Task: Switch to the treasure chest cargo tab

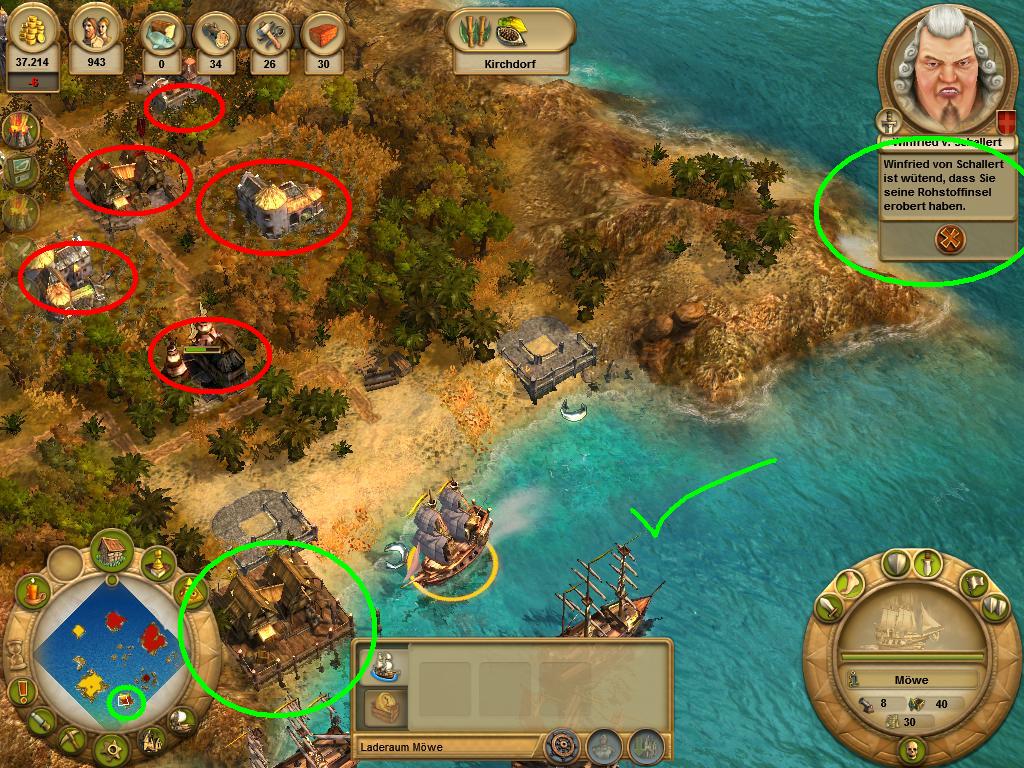Action: [385, 706]
